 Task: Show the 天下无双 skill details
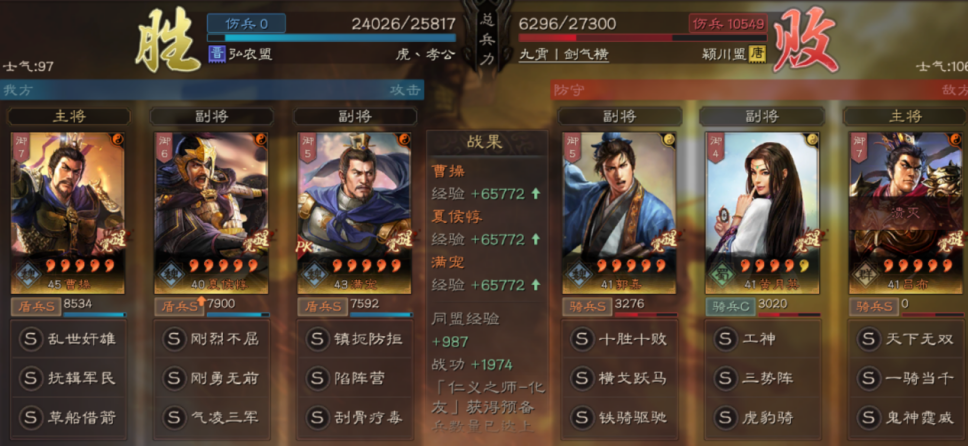click(x=906, y=339)
